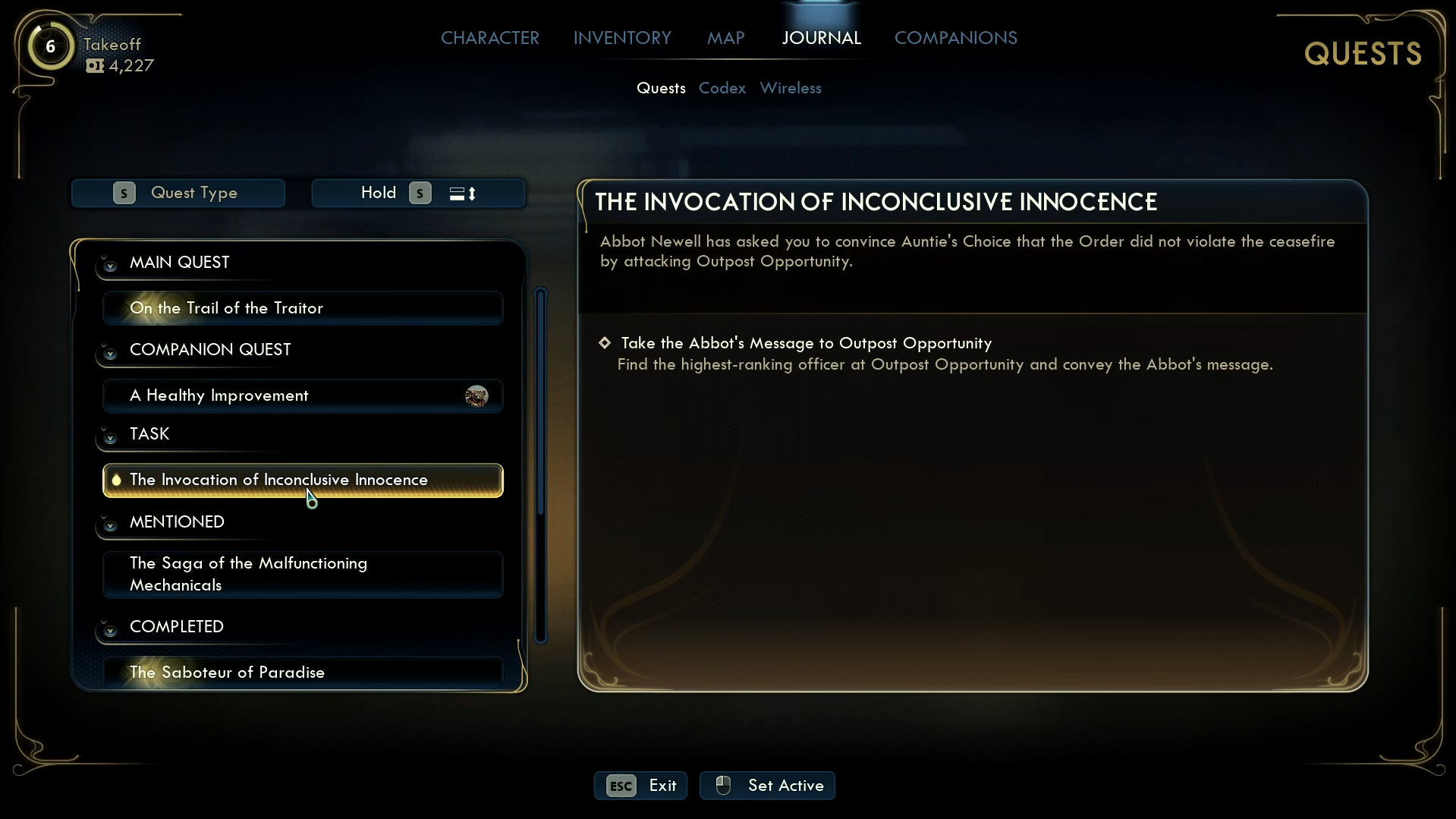Collapse the Companion Quest category

110,353
